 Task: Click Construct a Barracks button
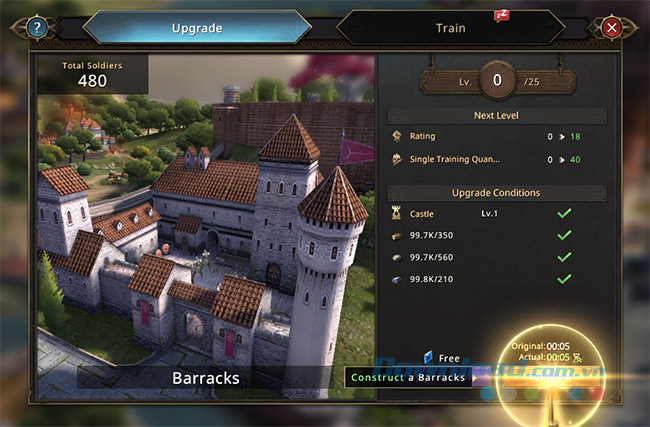(409, 378)
